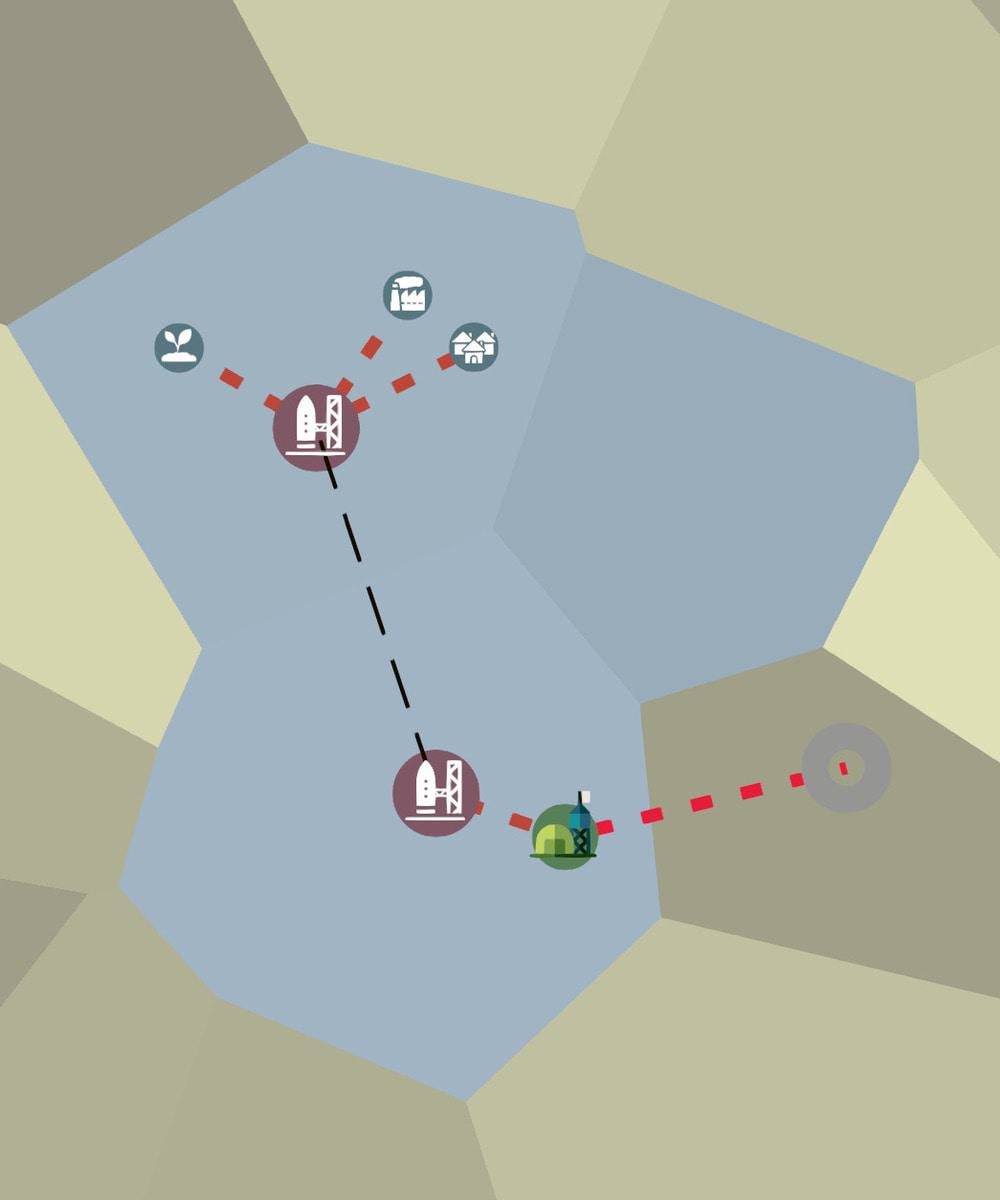Image resolution: width=1000 pixels, height=1200 pixels.
Task: Select the factory node icon
Action: (x=407, y=295)
